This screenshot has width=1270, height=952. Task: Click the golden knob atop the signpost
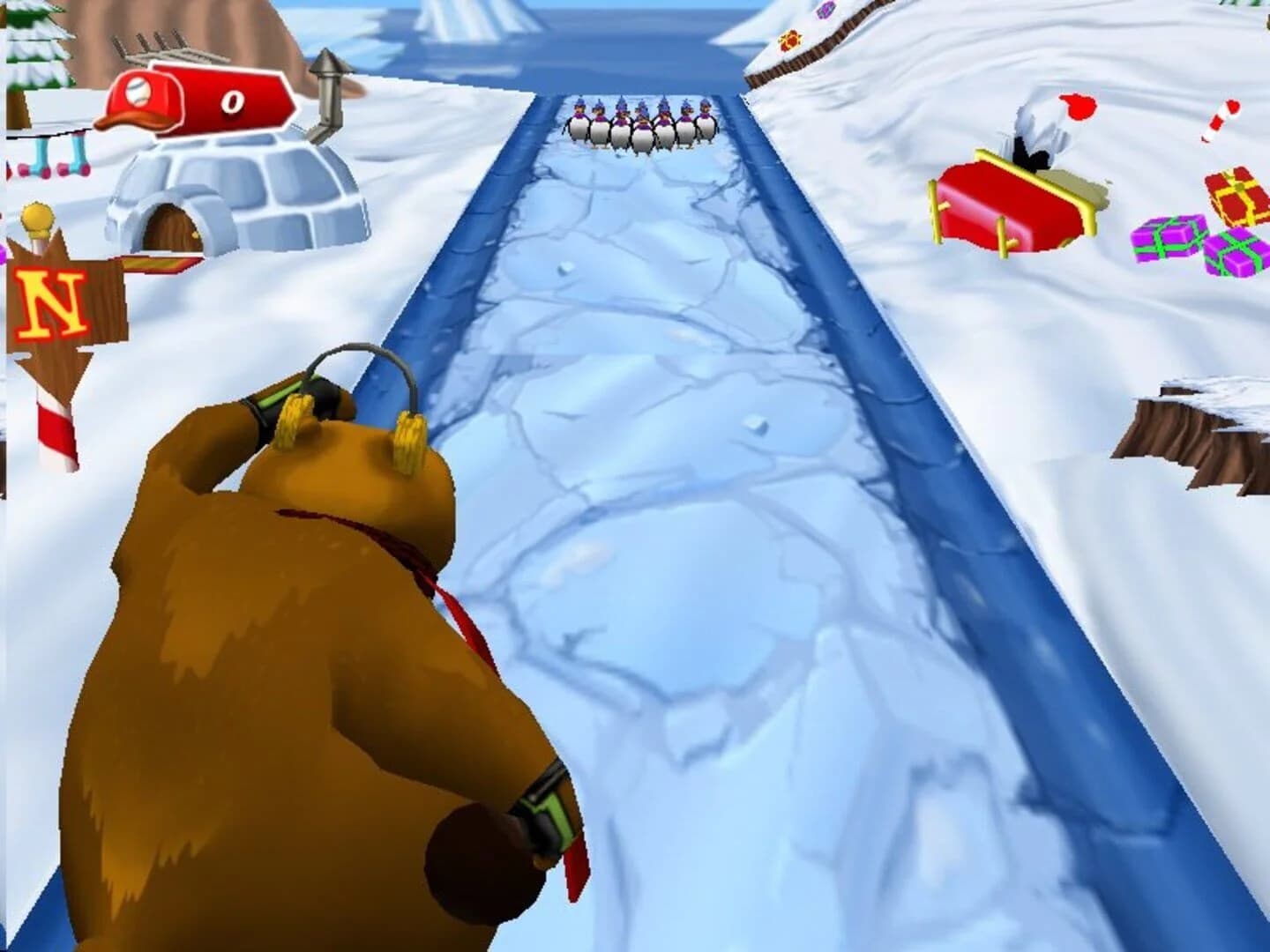tap(35, 213)
